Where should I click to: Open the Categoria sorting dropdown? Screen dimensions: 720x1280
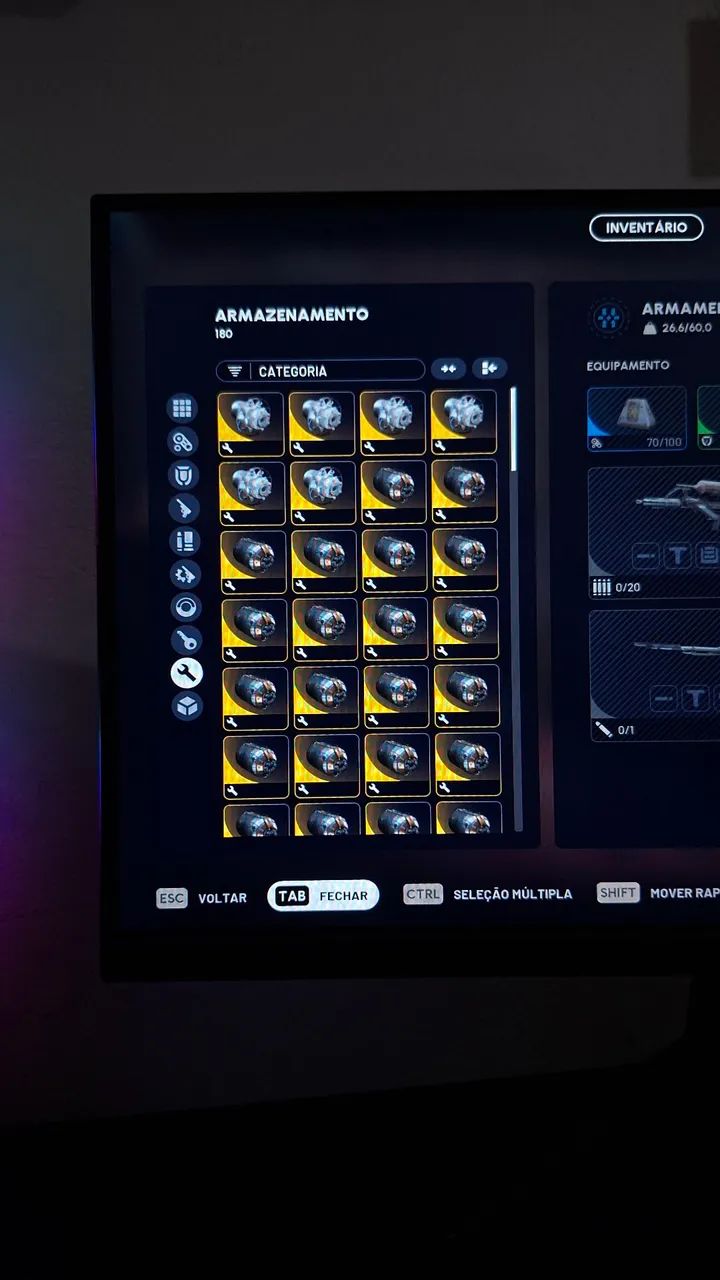click(321, 371)
